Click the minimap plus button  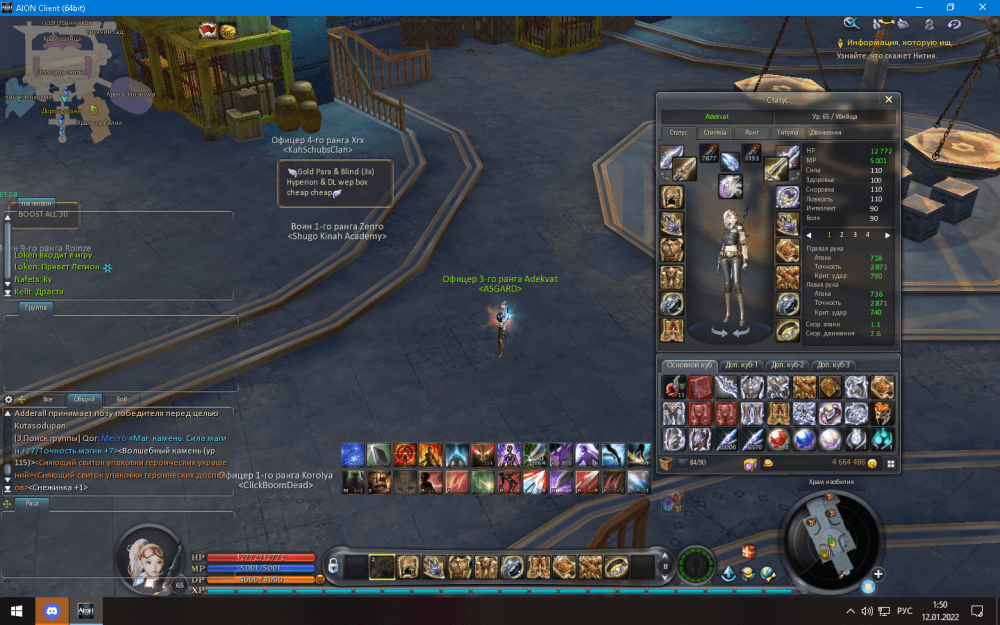click(x=878, y=574)
